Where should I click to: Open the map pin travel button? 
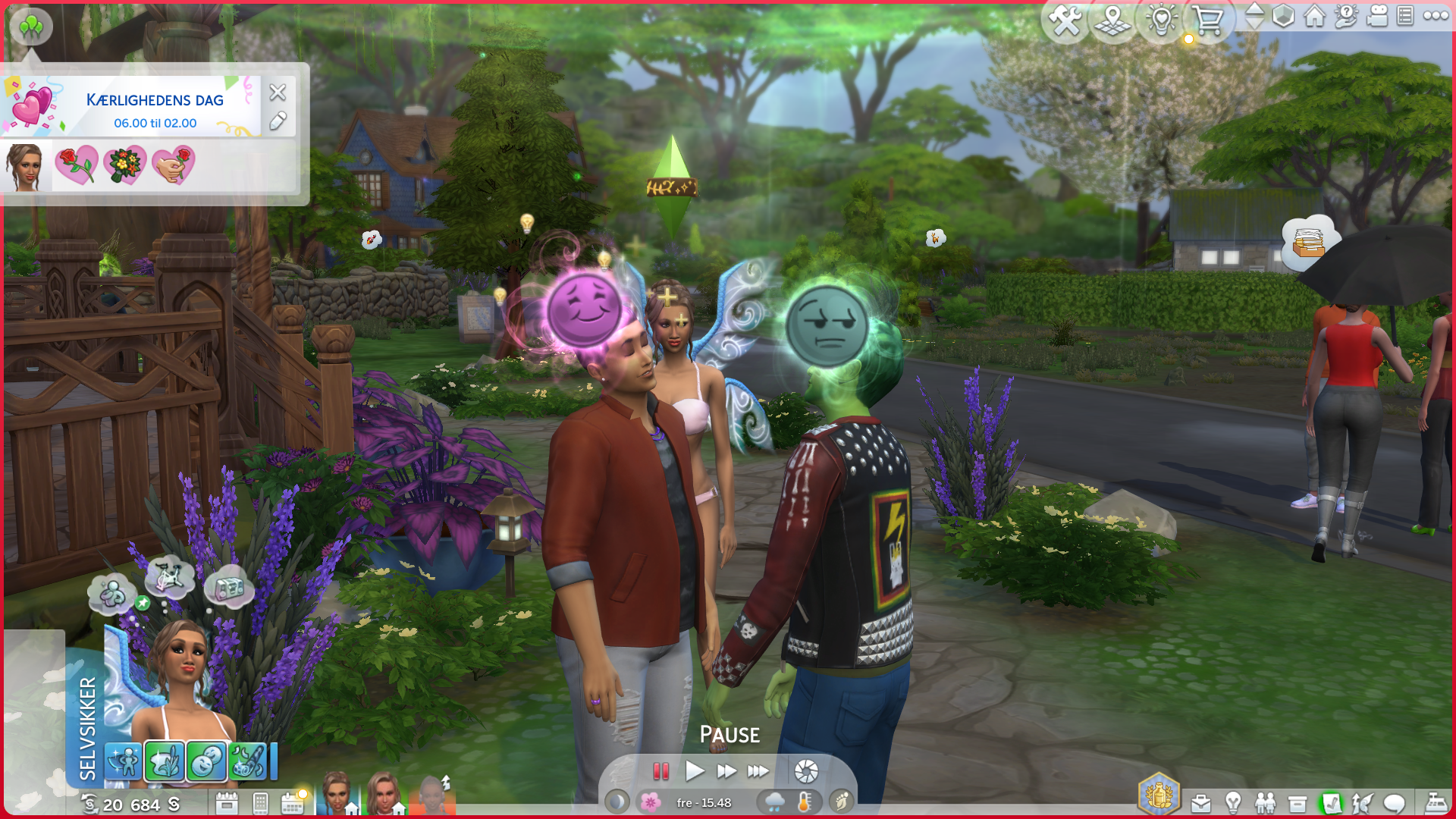tap(1112, 20)
